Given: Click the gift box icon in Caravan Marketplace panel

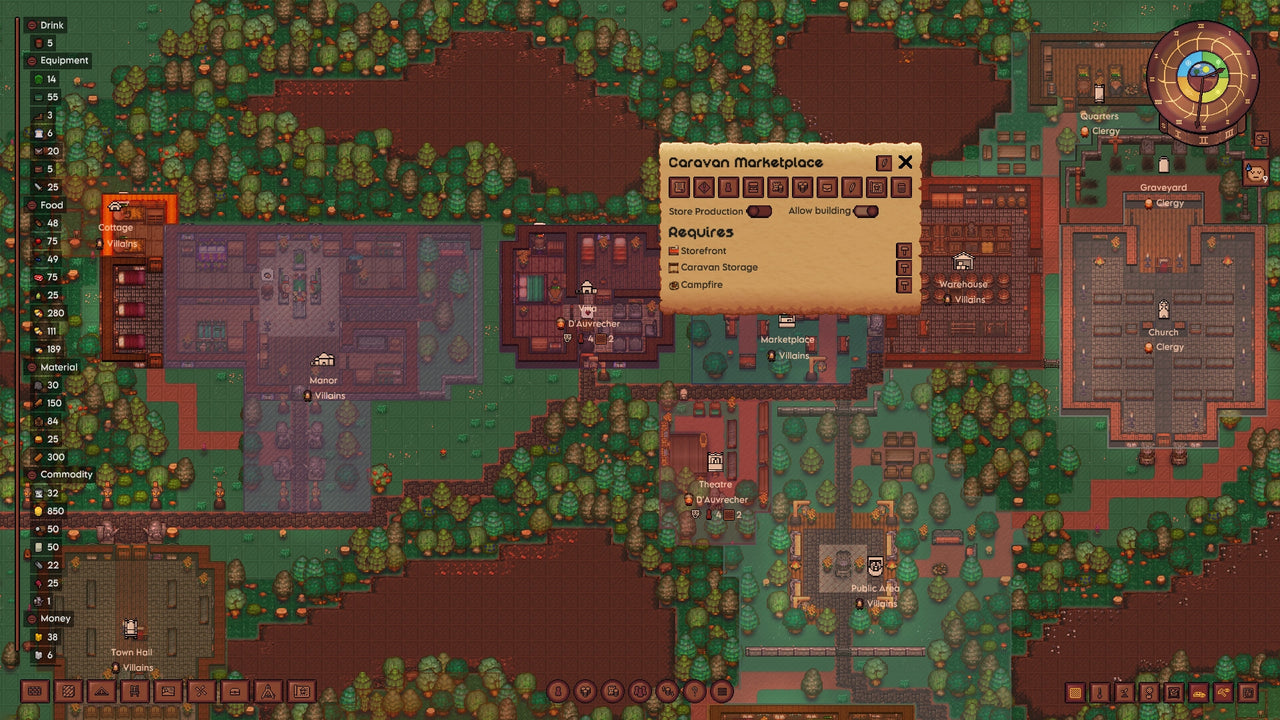Looking at the screenshot, I should [803, 187].
